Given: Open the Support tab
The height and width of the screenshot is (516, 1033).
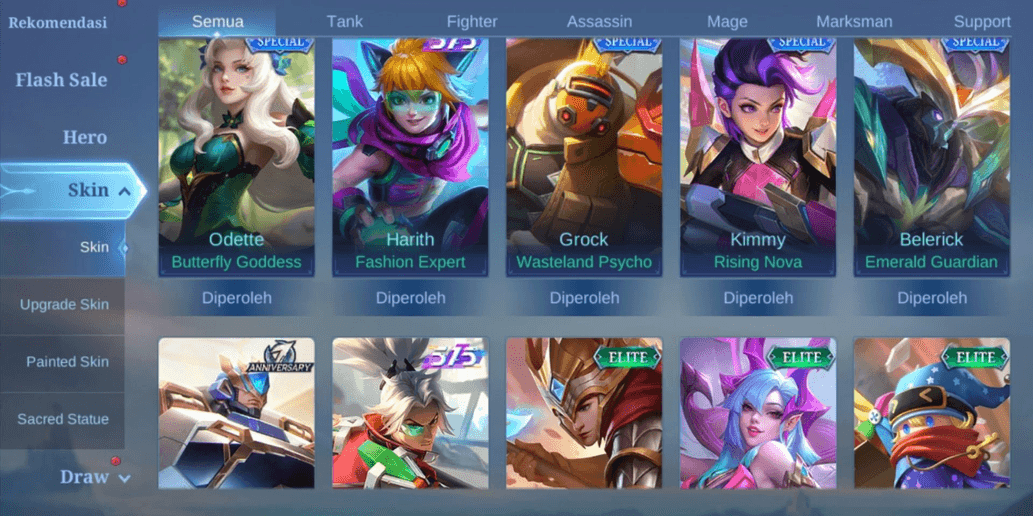Looking at the screenshot, I should 981,21.
